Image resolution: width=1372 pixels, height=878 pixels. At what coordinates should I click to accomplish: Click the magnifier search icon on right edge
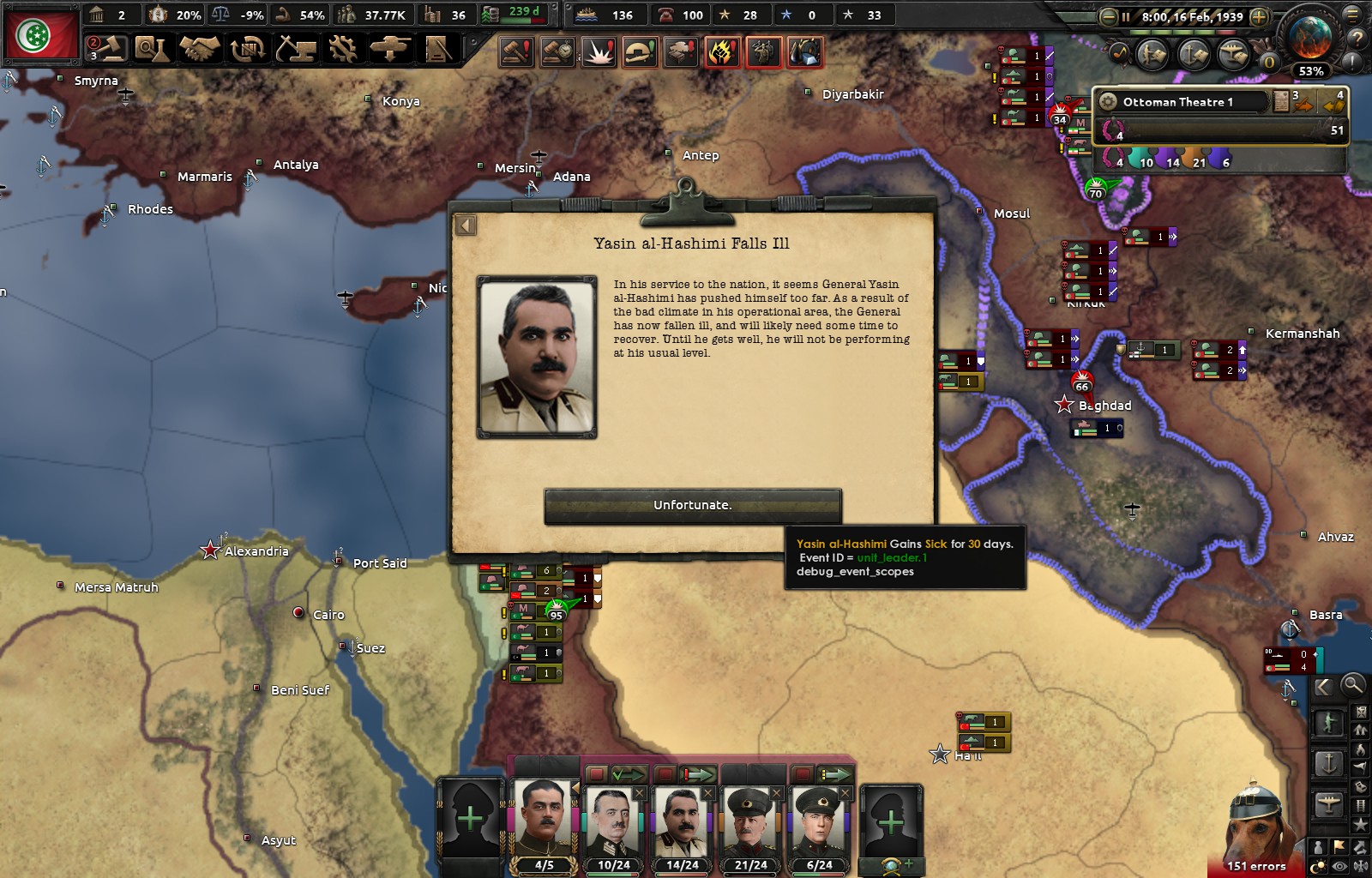tap(1352, 685)
